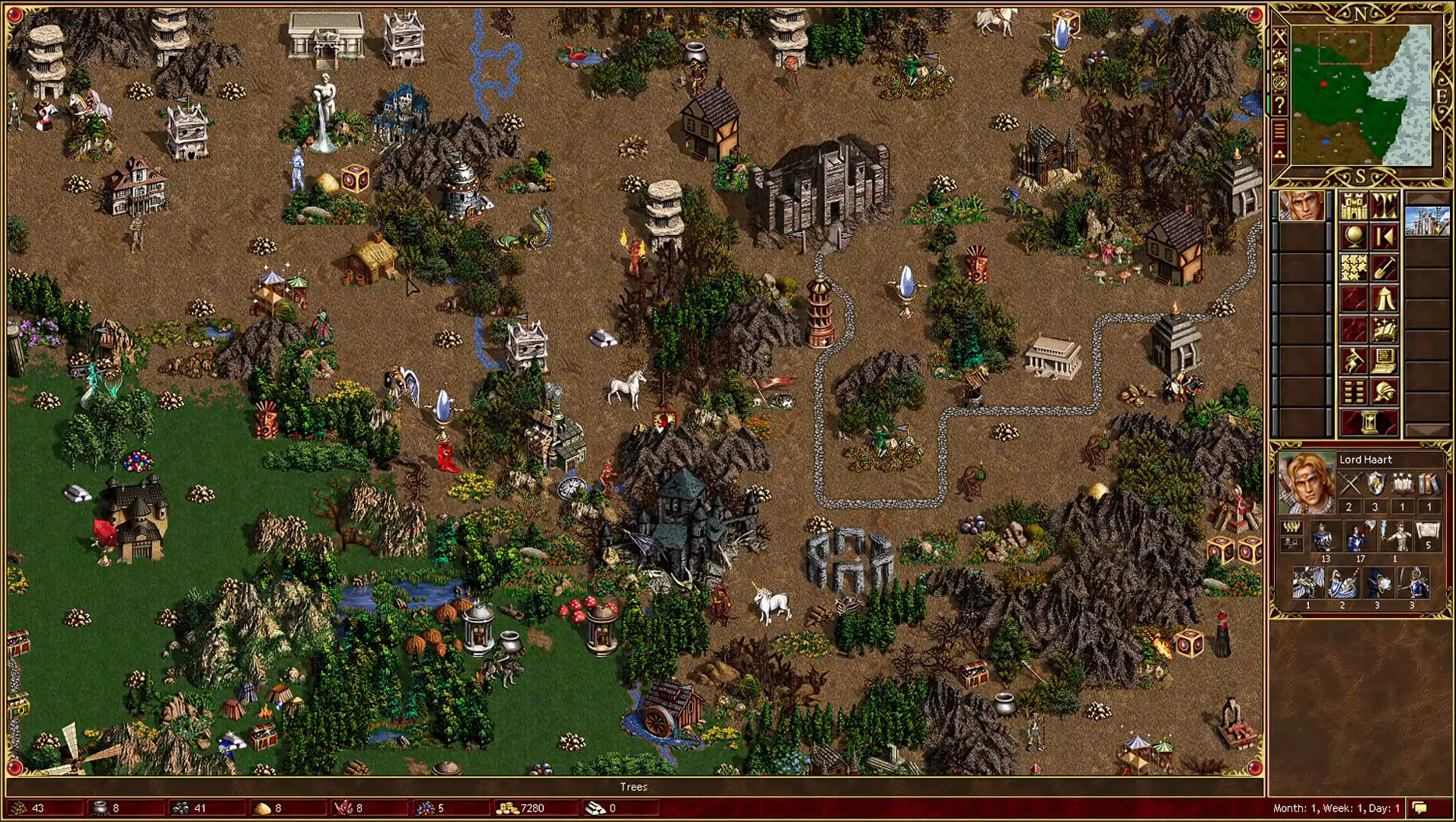Open the hero's spellbook icon

pos(1385,329)
